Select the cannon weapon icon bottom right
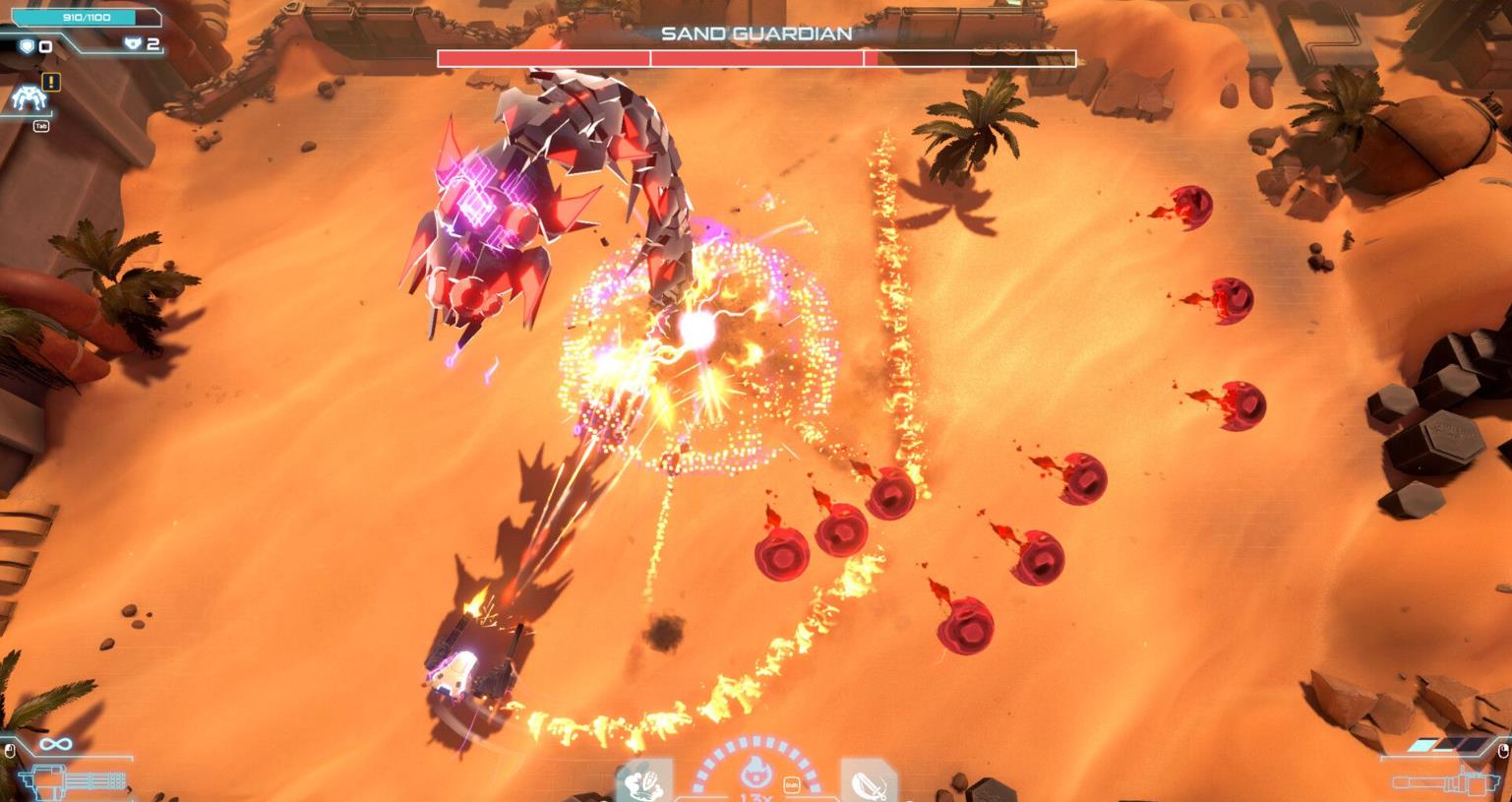The height and width of the screenshot is (802, 1512). (x=1446, y=785)
